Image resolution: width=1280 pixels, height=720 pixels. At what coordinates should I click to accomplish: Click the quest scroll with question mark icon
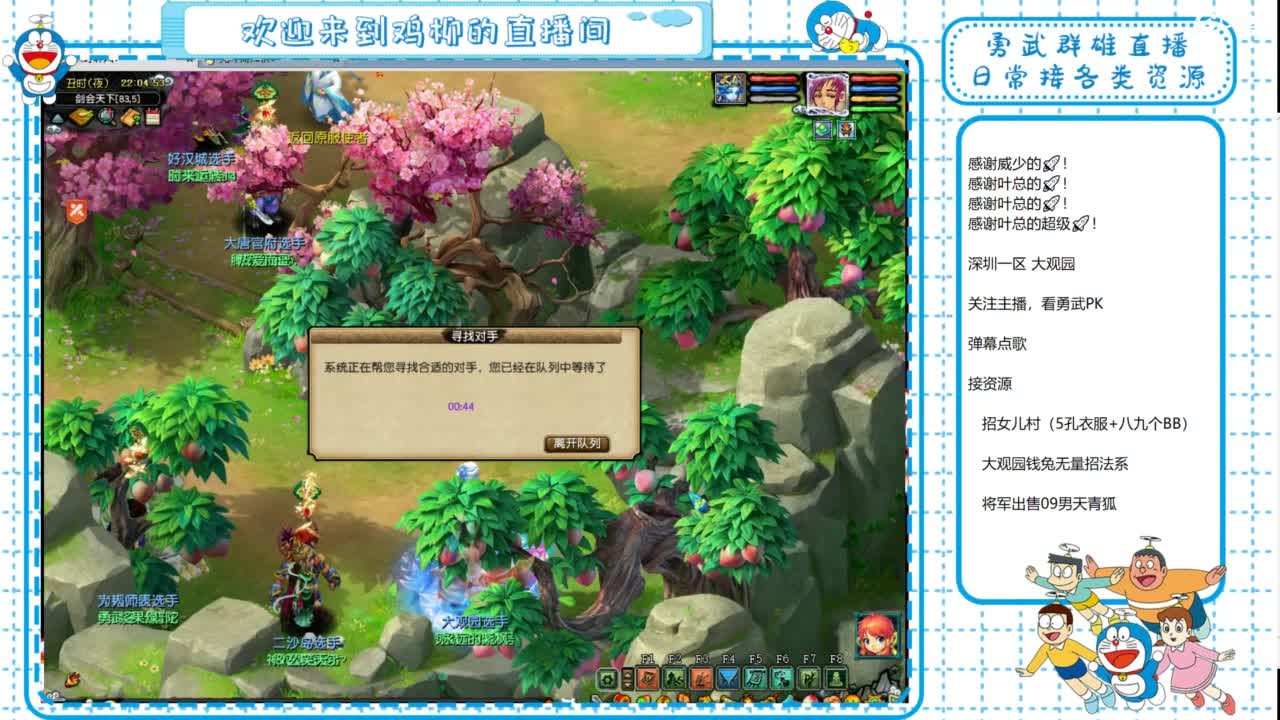(131, 117)
